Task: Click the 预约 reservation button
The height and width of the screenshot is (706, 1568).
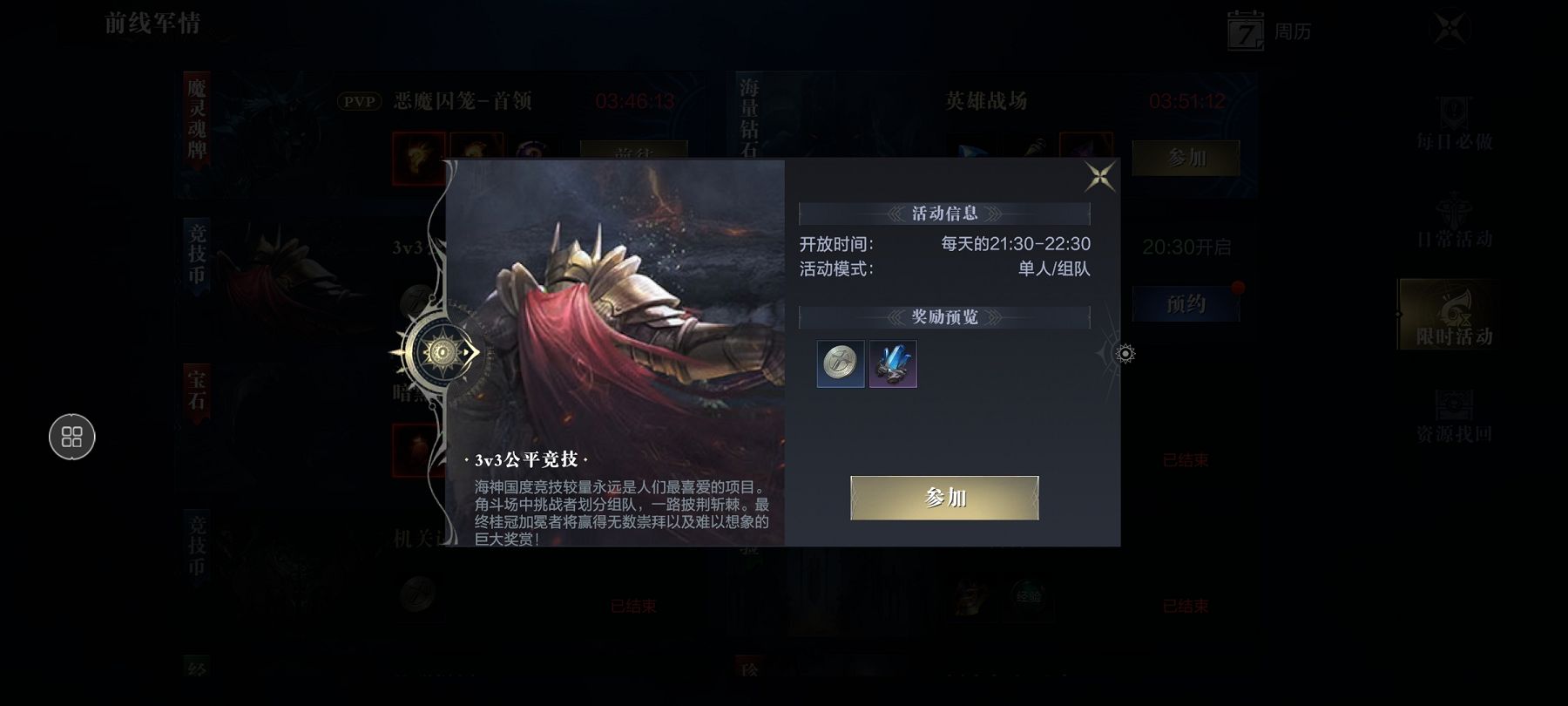Action: pyautogui.click(x=1186, y=304)
